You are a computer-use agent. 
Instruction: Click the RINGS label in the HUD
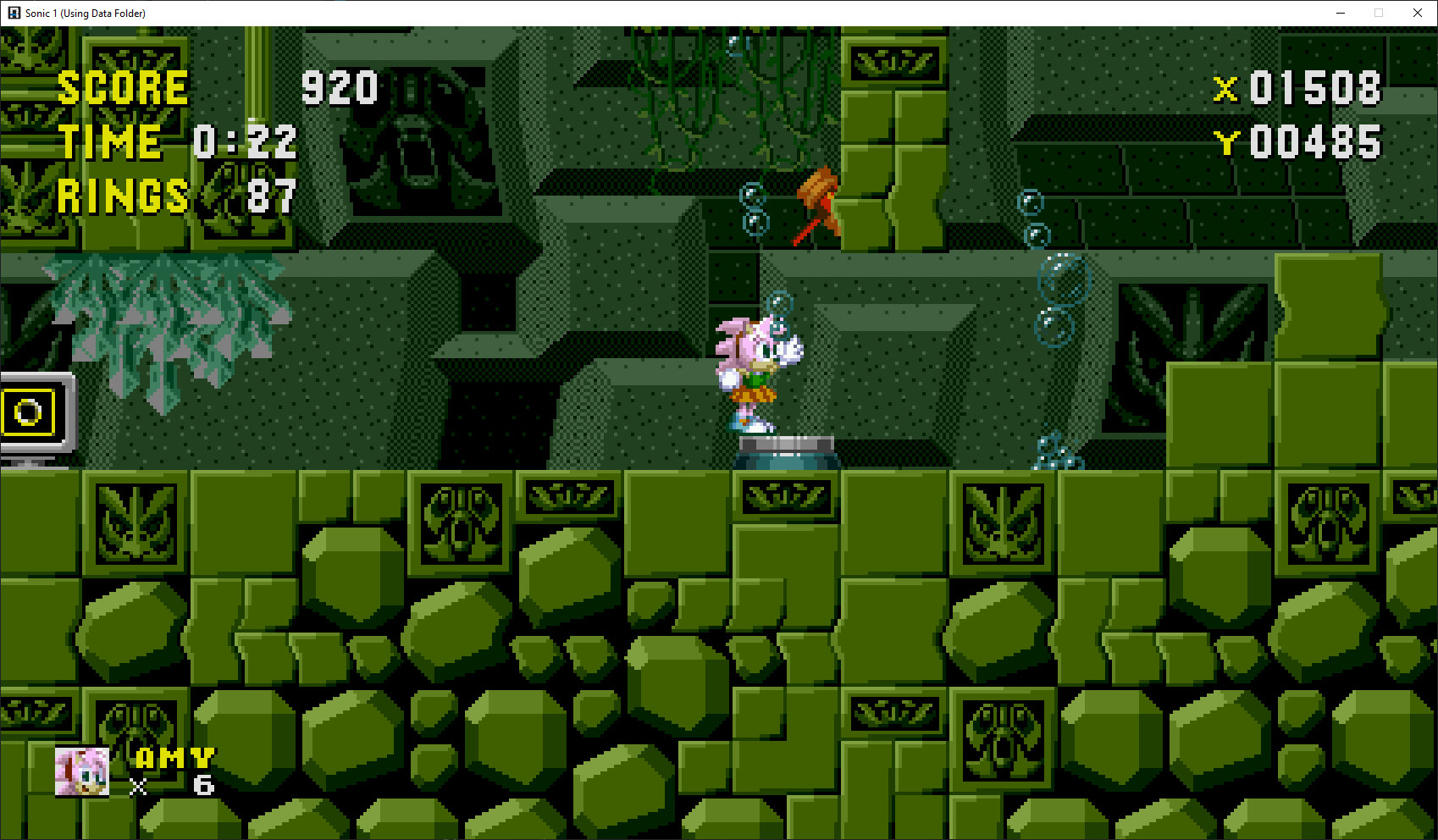124,196
